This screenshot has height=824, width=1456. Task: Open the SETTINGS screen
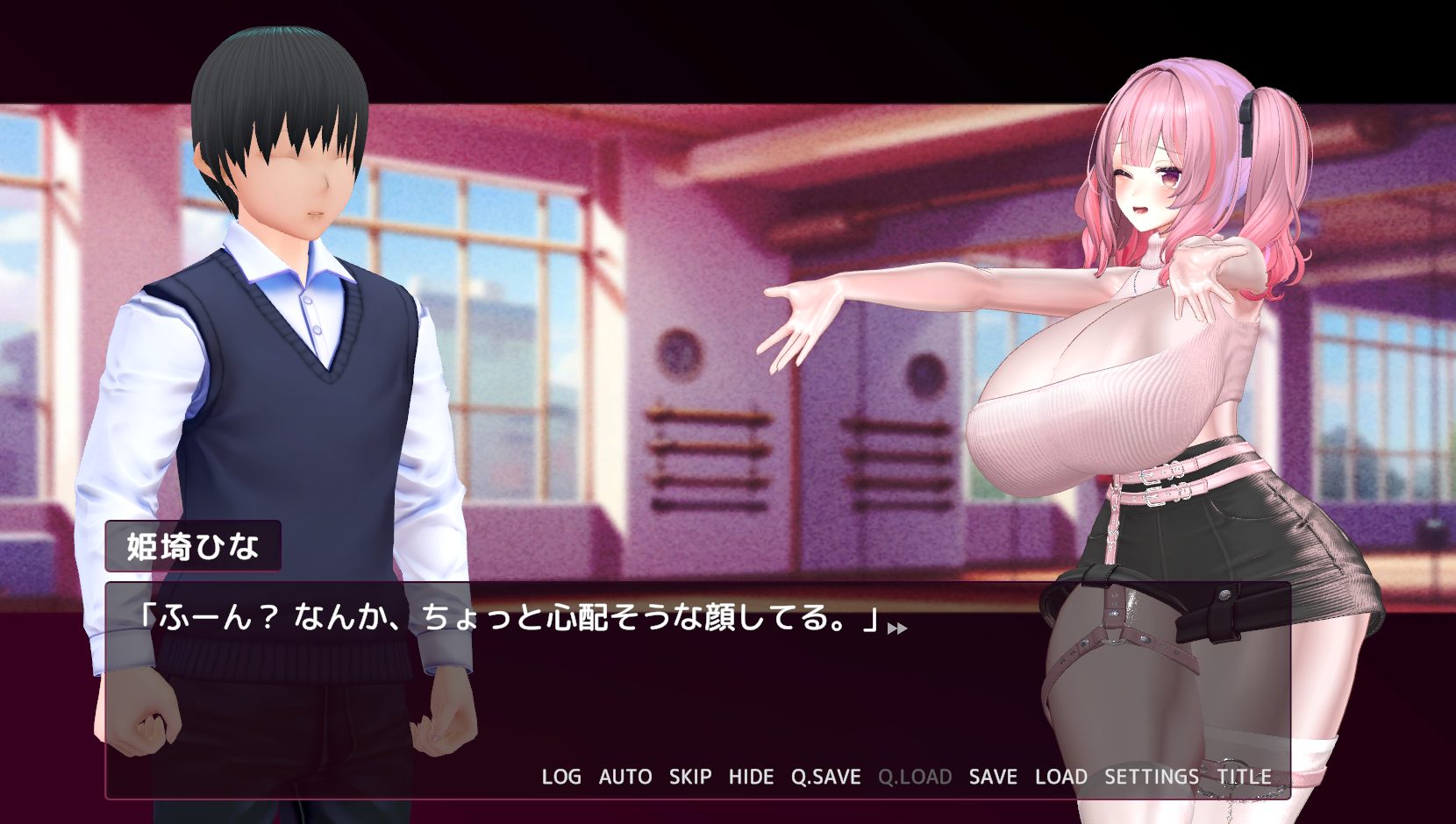[x=1151, y=777]
